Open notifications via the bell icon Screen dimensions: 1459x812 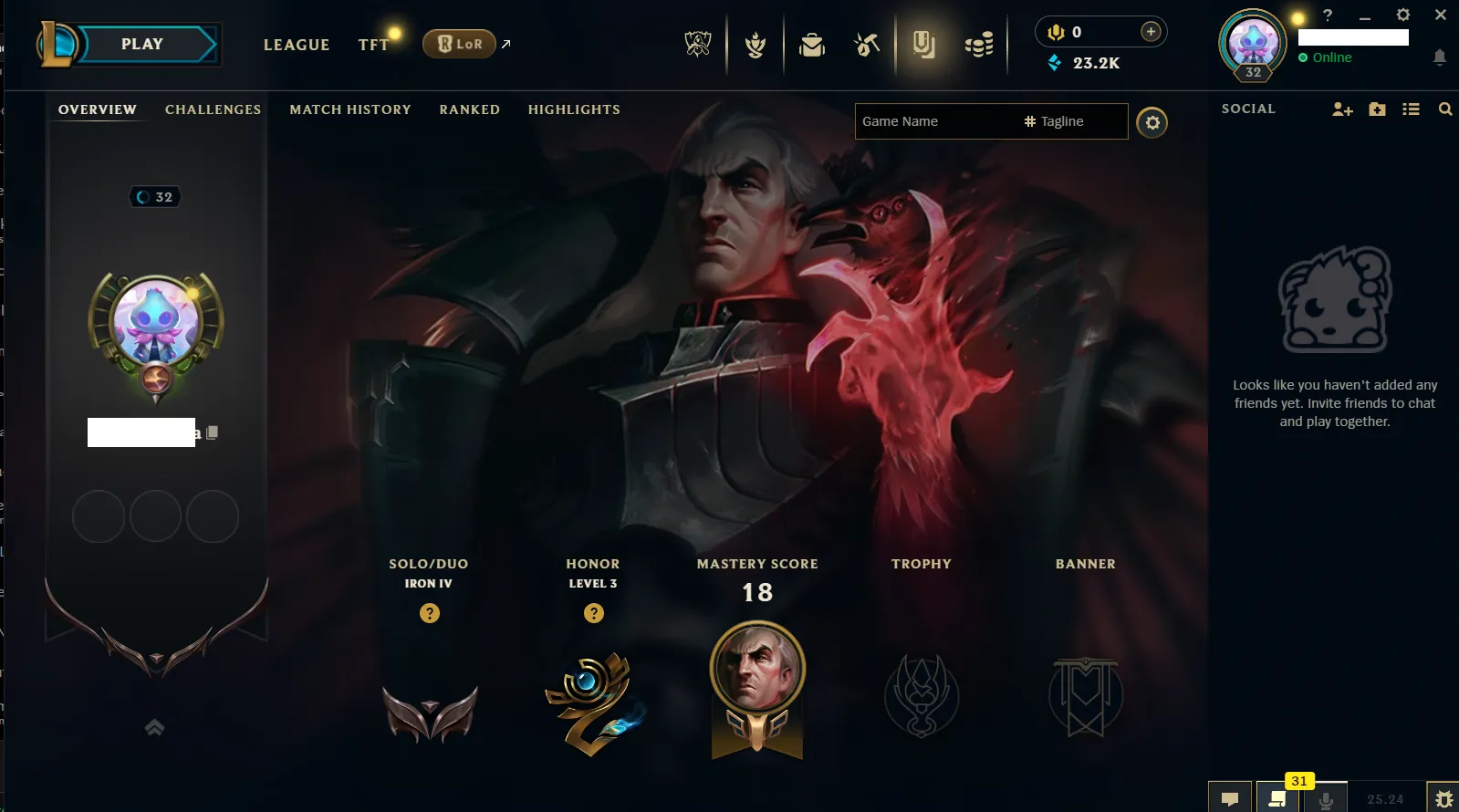[x=1440, y=57]
